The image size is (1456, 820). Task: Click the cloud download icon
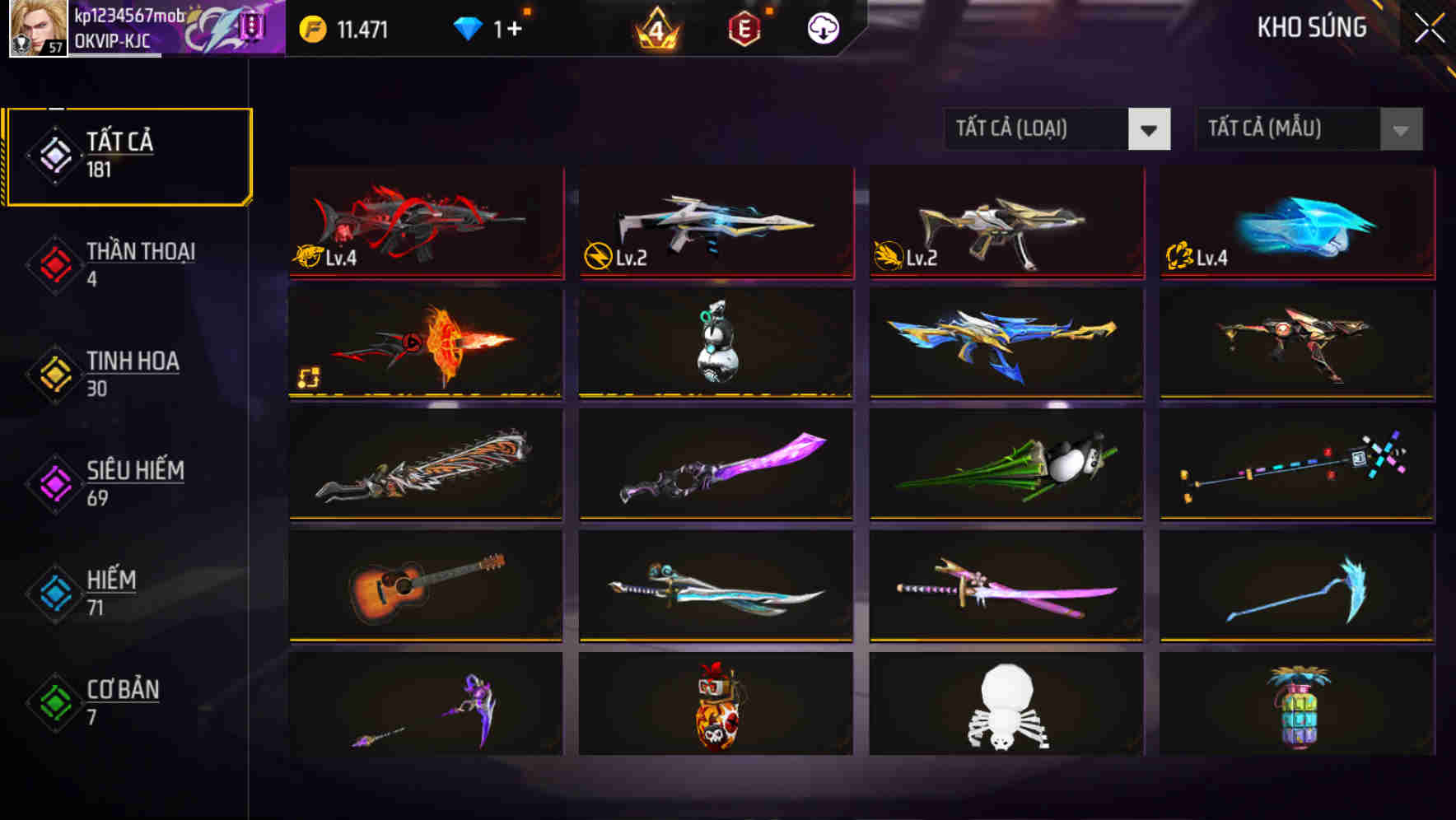pos(820,27)
